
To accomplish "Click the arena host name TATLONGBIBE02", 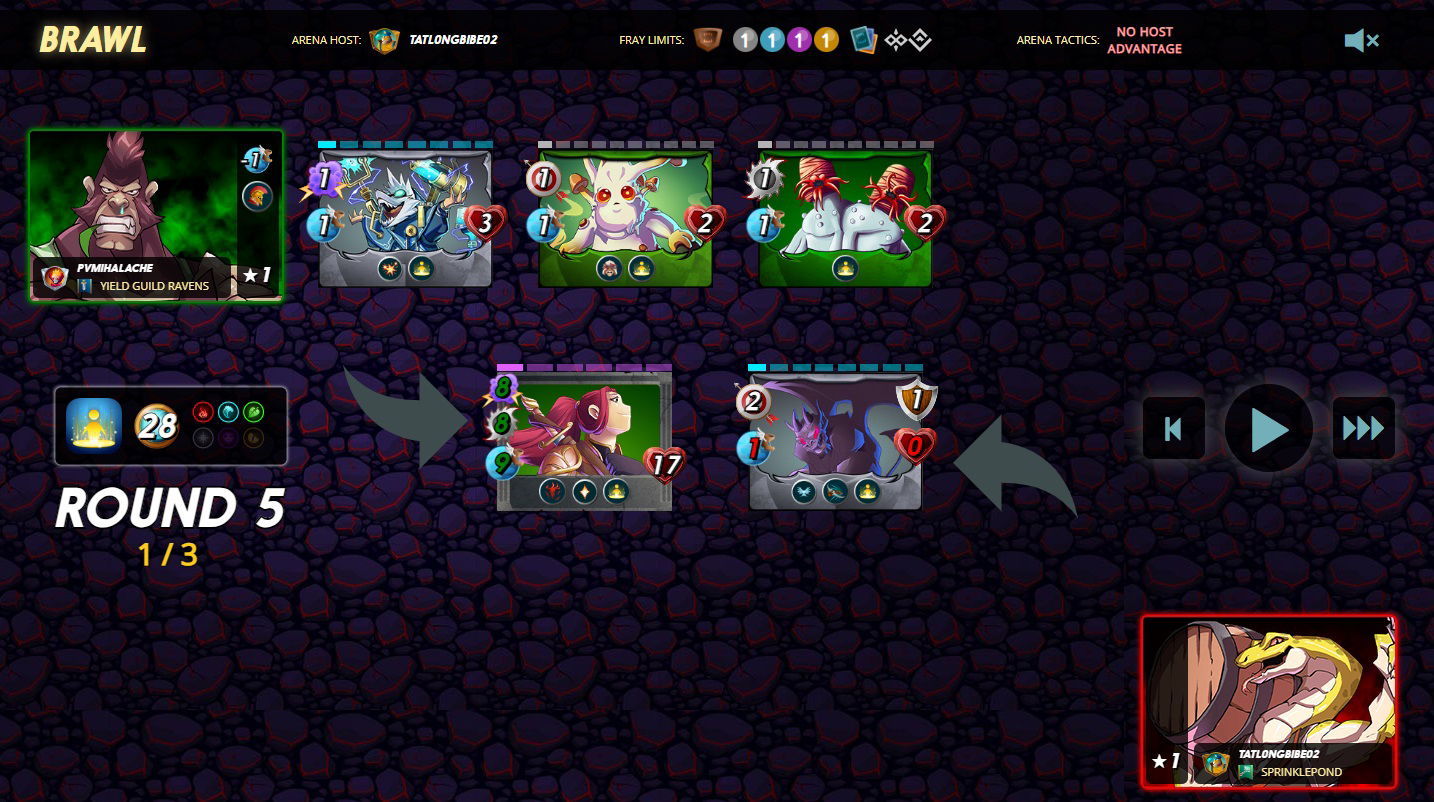I will [453, 40].
